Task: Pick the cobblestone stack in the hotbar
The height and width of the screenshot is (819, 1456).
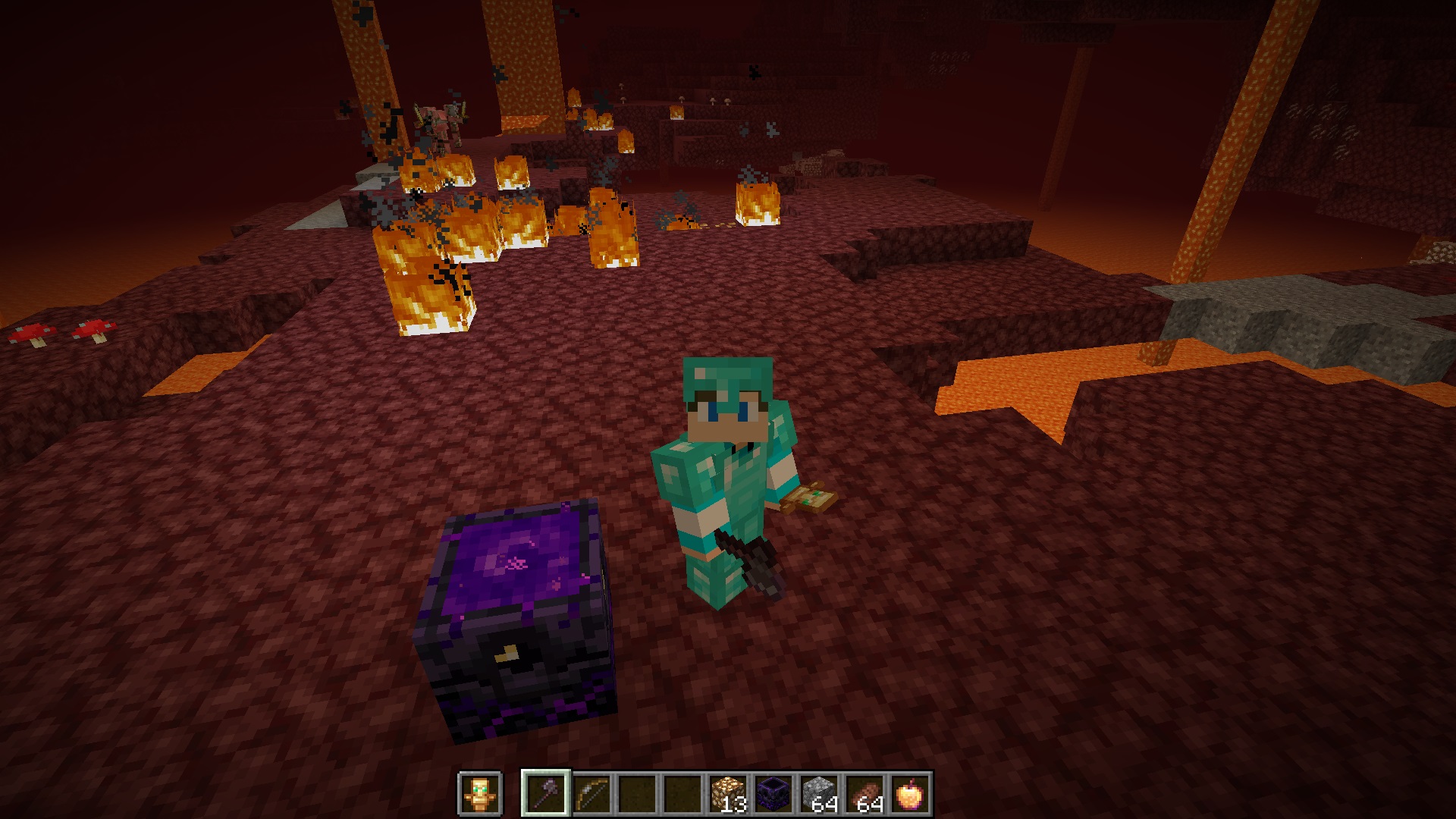Action: (x=818, y=794)
